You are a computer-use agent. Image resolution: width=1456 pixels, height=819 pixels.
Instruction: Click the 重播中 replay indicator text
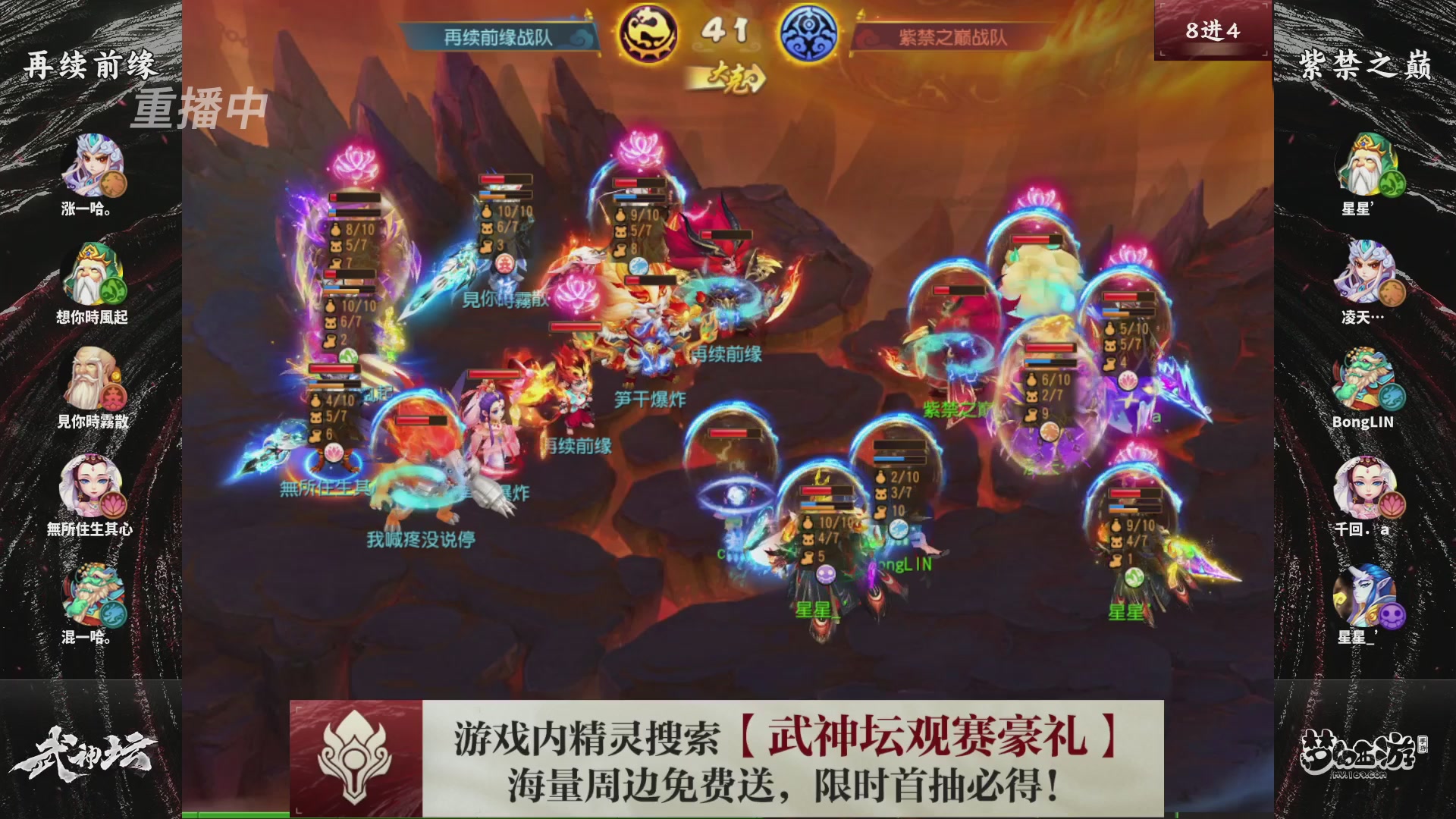click(201, 106)
